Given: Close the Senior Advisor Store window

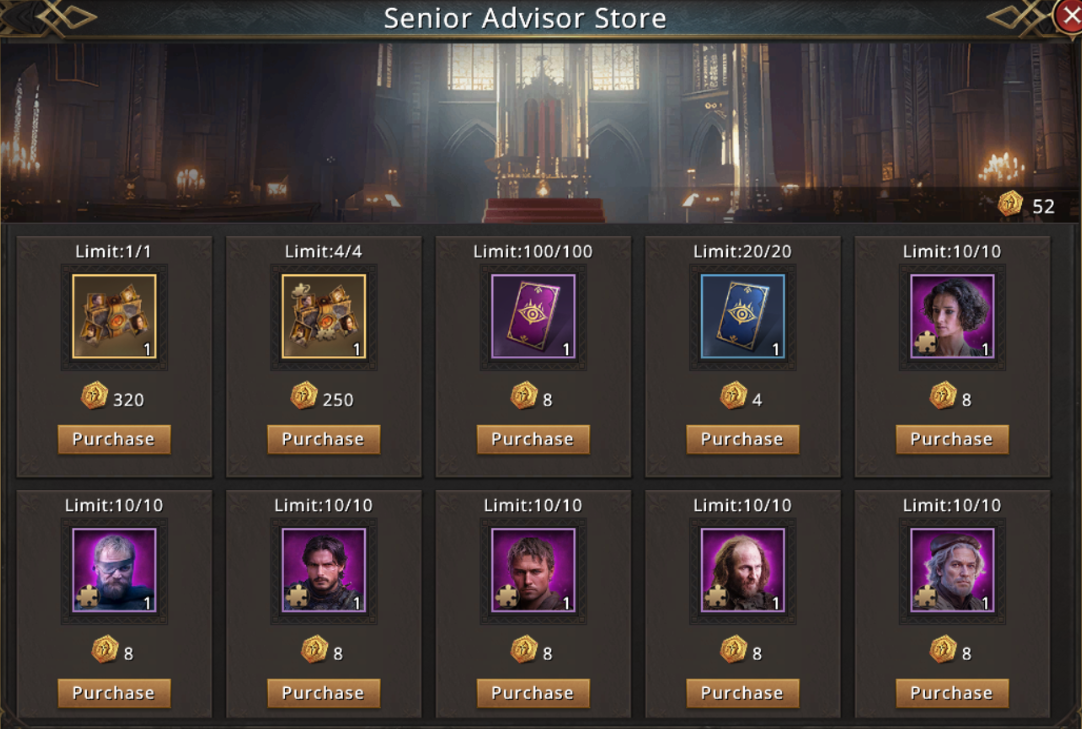Looking at the screenshot, I should (x=1070, y=17).
